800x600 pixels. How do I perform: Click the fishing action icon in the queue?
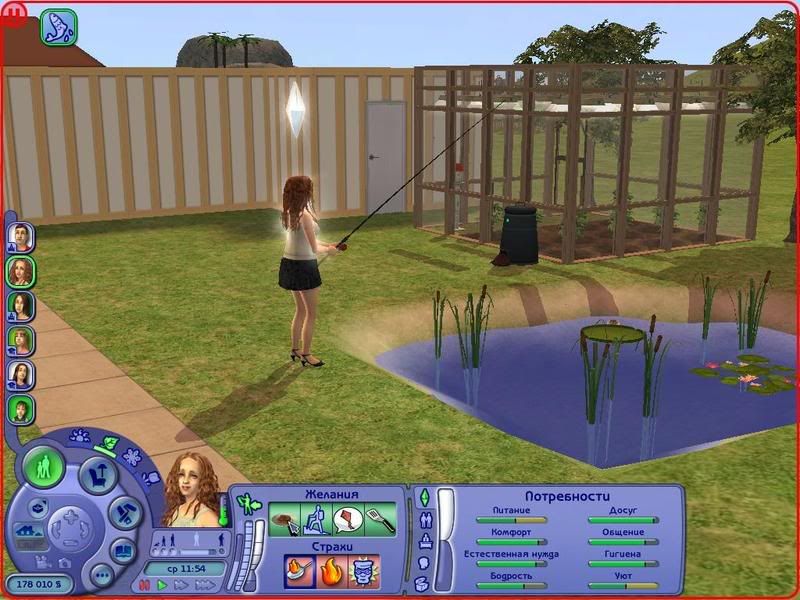pyautogui.click(x=59, y=25)
